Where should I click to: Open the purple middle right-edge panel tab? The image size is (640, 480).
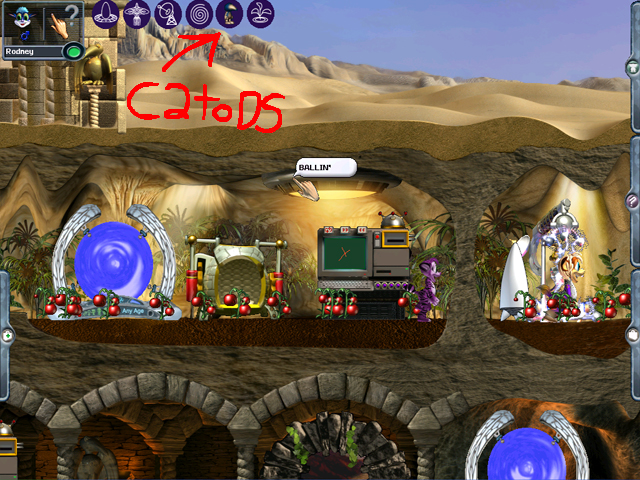point(633,201)
